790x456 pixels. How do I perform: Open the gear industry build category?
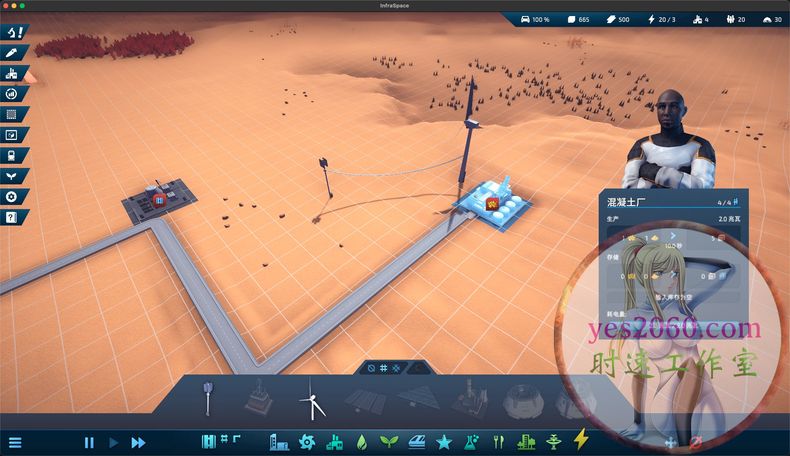307,441
